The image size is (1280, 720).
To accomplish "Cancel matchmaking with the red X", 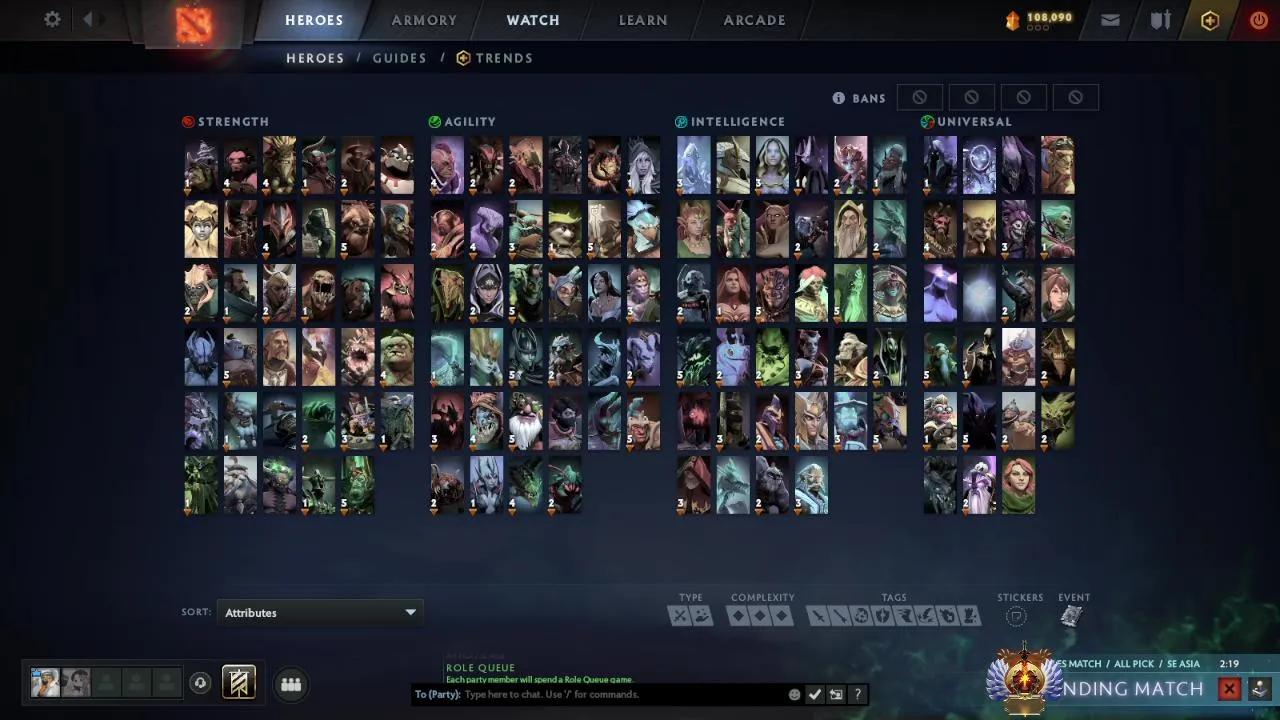I will pyautogui.click(x=1229, y=688).
